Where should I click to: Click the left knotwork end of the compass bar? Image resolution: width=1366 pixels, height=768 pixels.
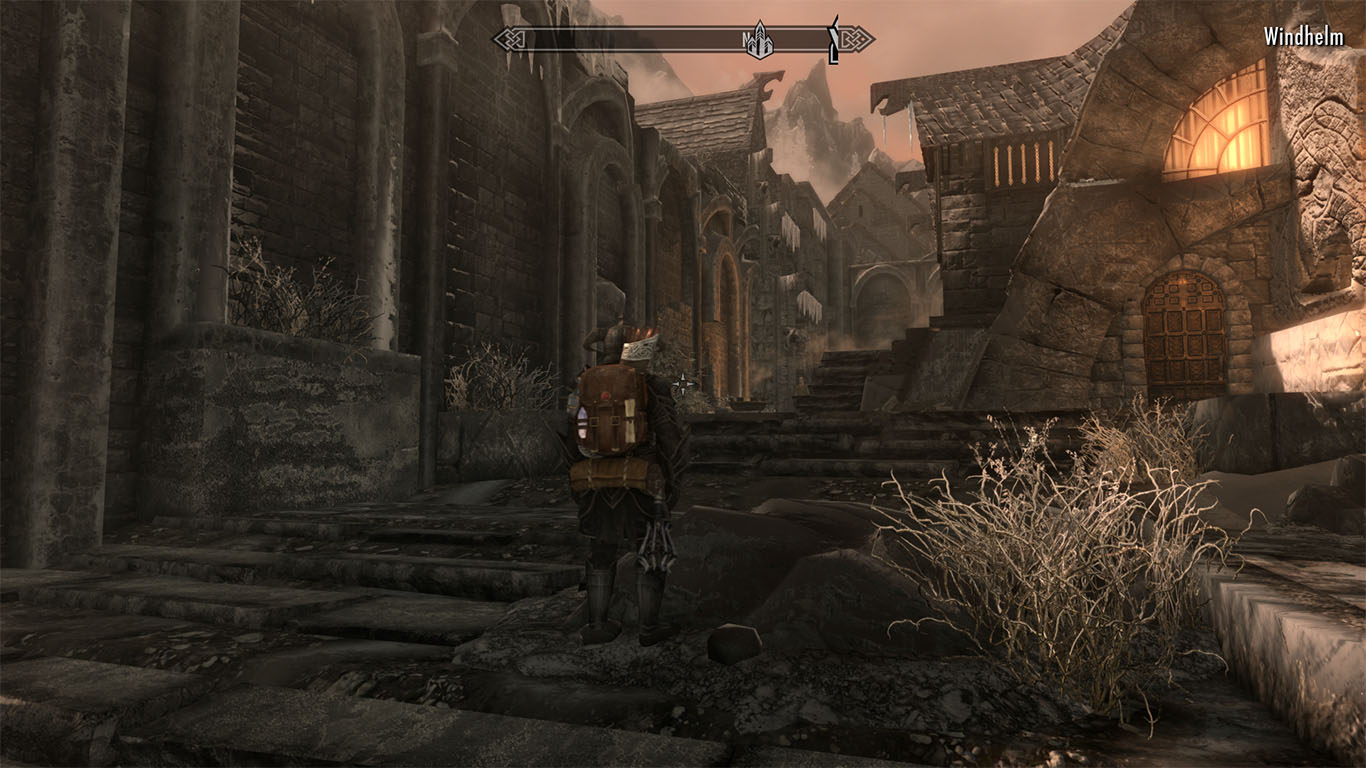pos(512,40)
